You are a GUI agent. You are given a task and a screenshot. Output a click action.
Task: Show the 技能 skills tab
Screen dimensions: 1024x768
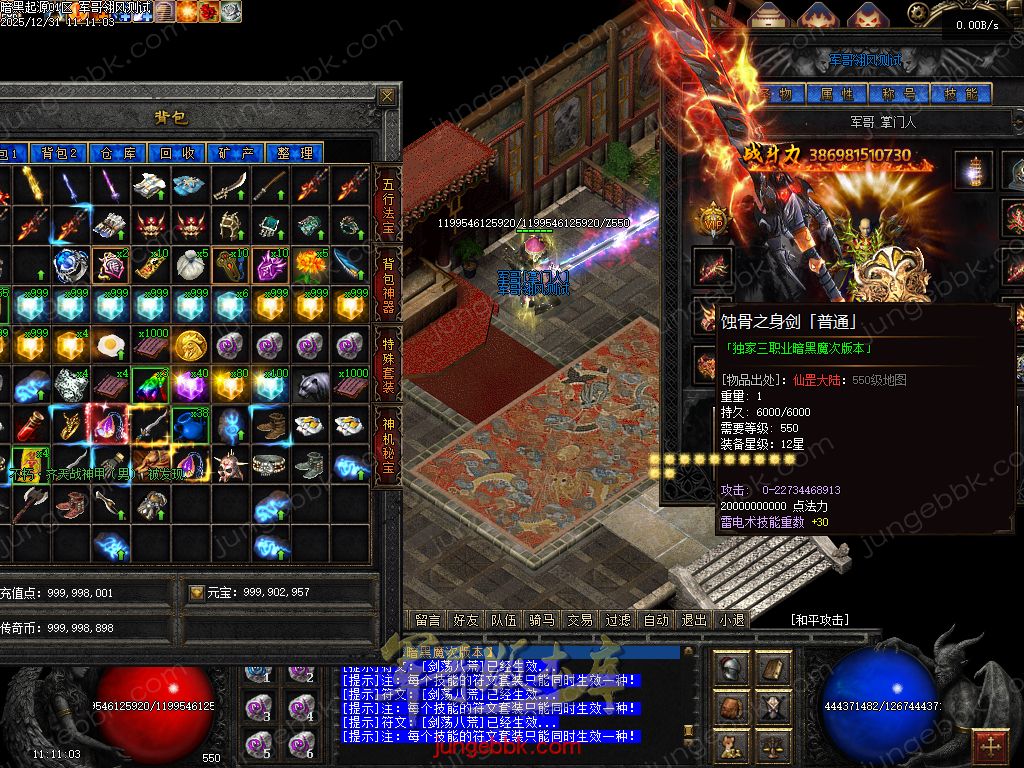tap(960, 94)
